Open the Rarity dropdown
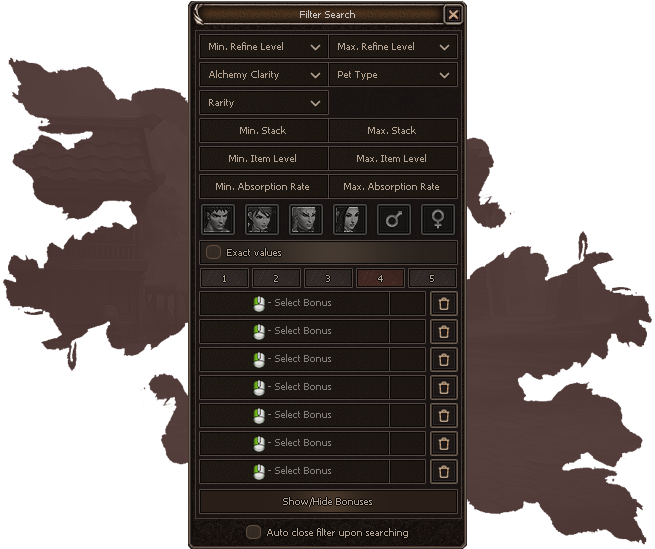 [264, 103]
